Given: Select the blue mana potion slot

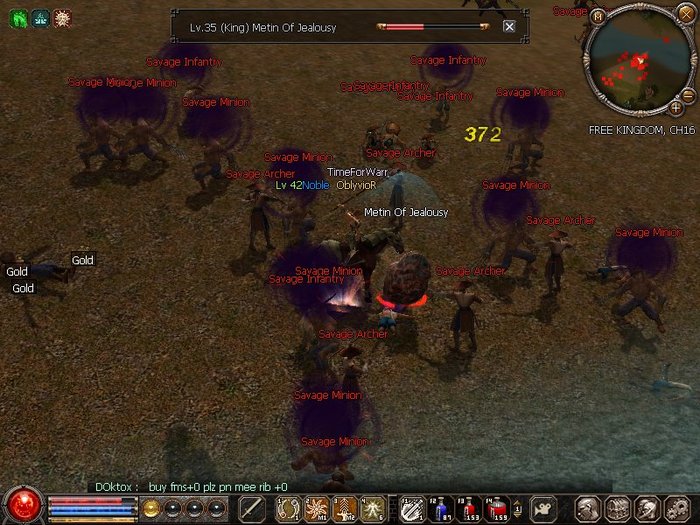Looking at the screenshot, I should click(x=441, y=509).
